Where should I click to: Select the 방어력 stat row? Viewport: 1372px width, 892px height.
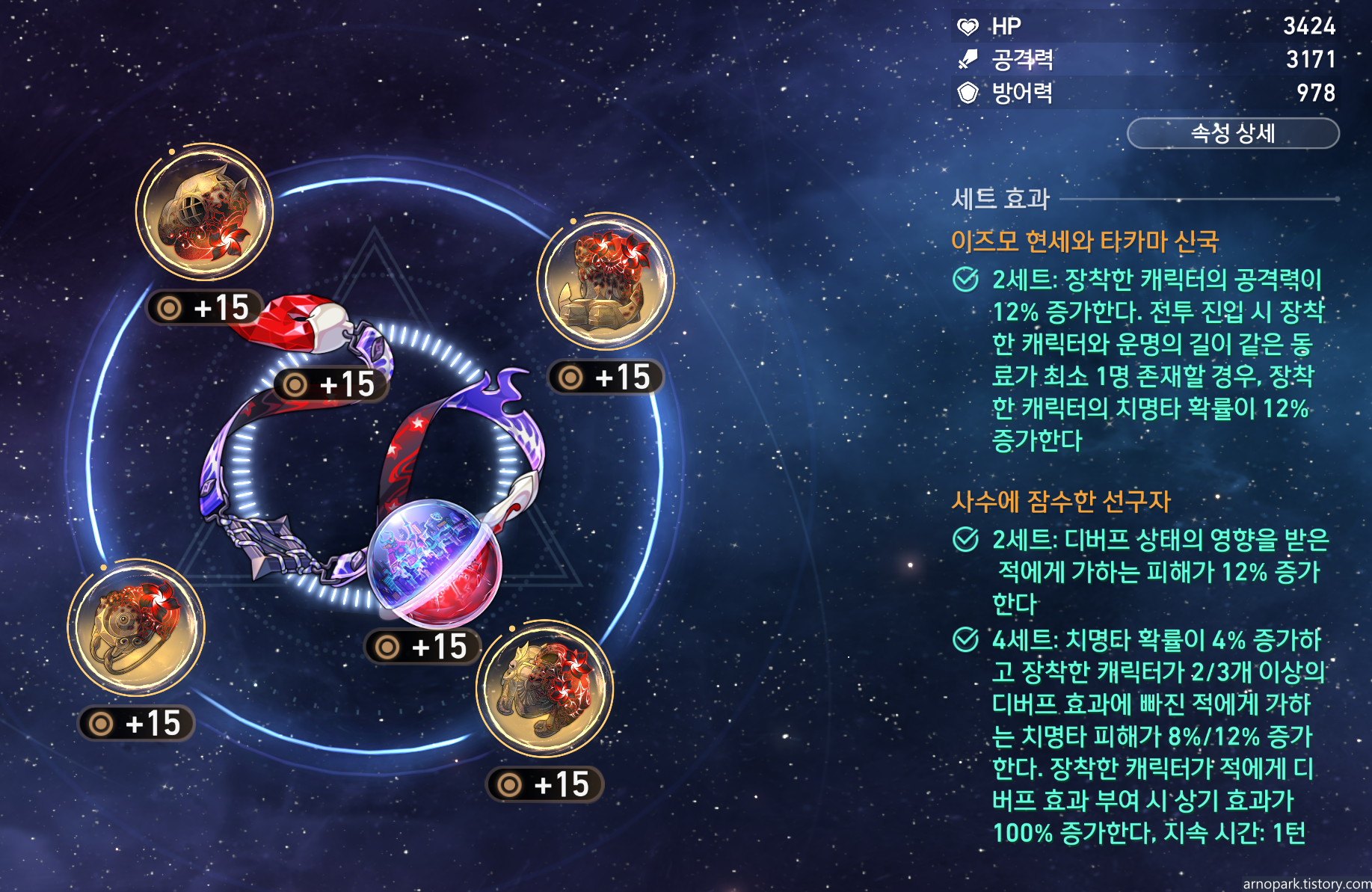click(x=1144, y=94)
